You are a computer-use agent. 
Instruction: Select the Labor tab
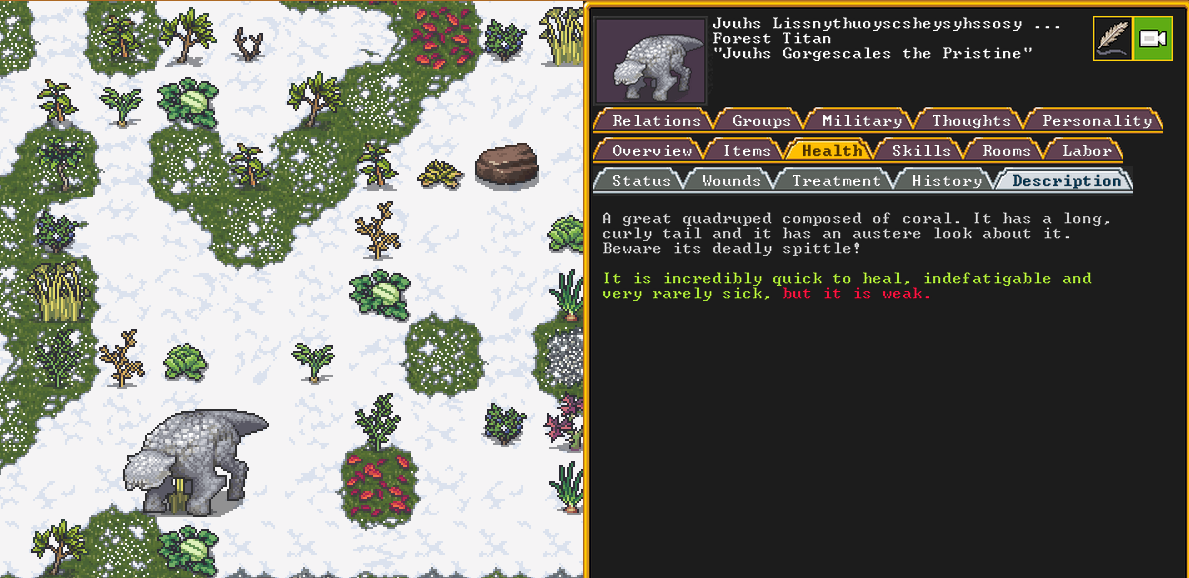tap(1086, 151)
